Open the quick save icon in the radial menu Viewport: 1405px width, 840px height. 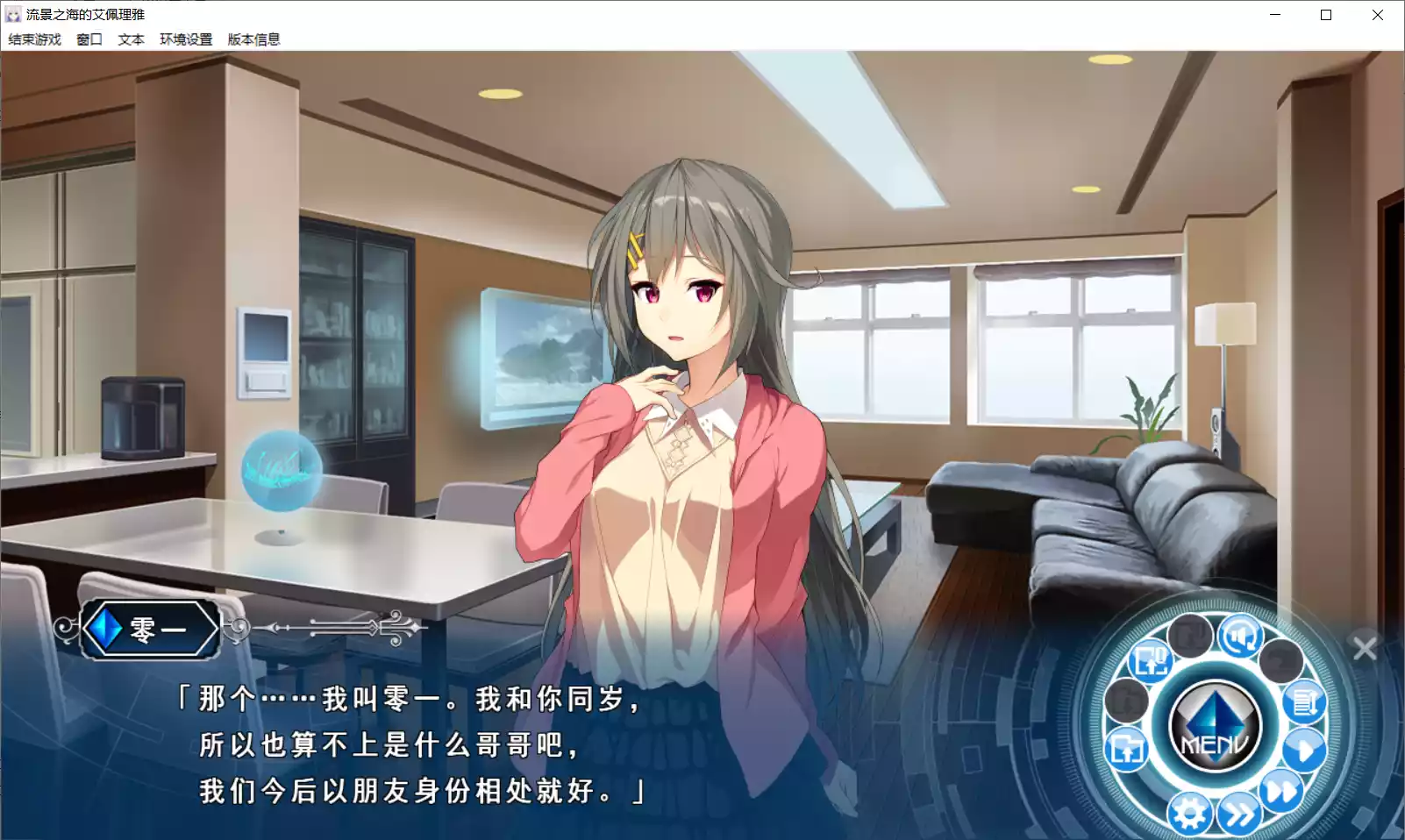1152,660
